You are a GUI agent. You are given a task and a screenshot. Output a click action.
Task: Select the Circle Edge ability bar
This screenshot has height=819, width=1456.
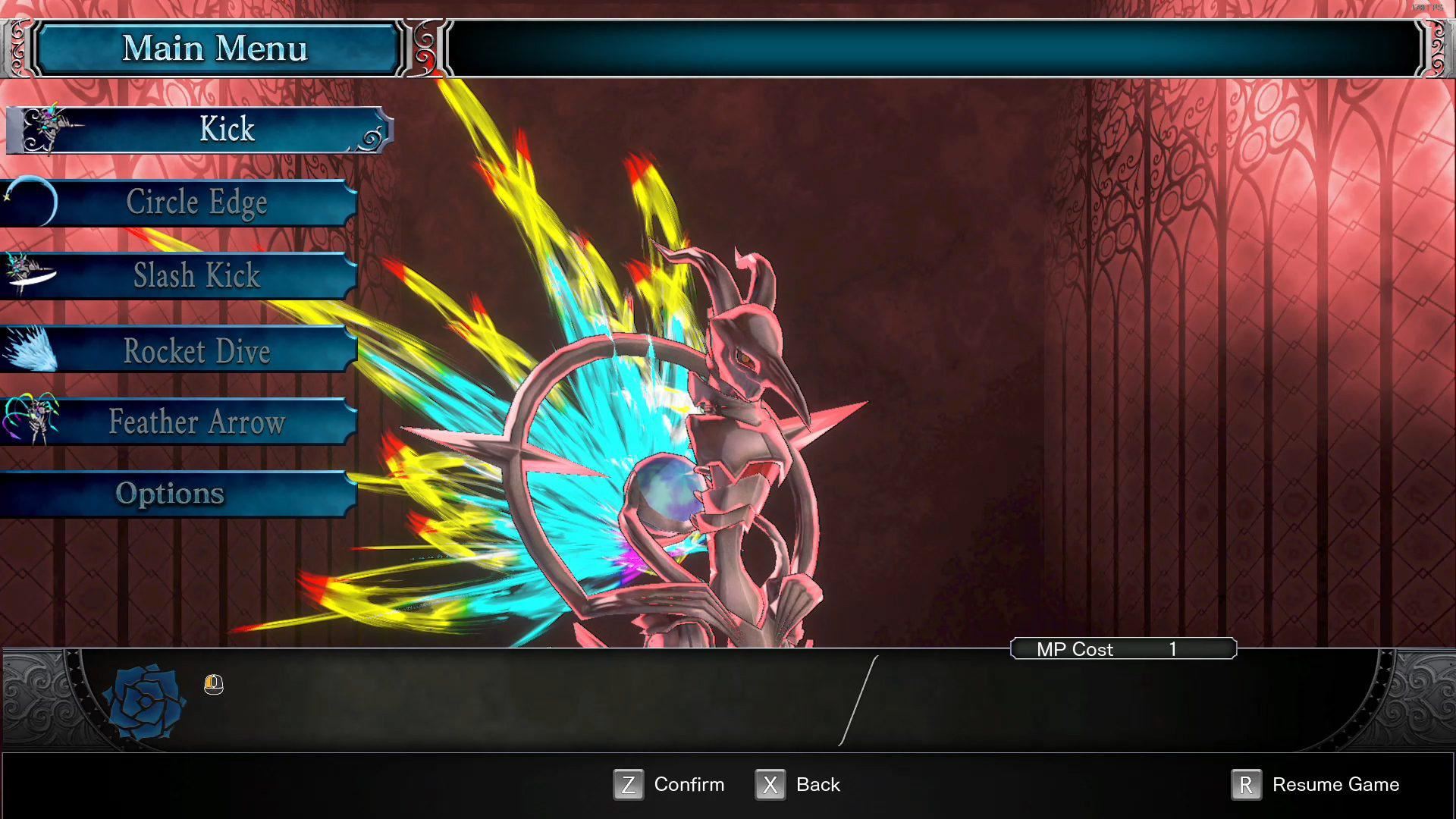197,201
